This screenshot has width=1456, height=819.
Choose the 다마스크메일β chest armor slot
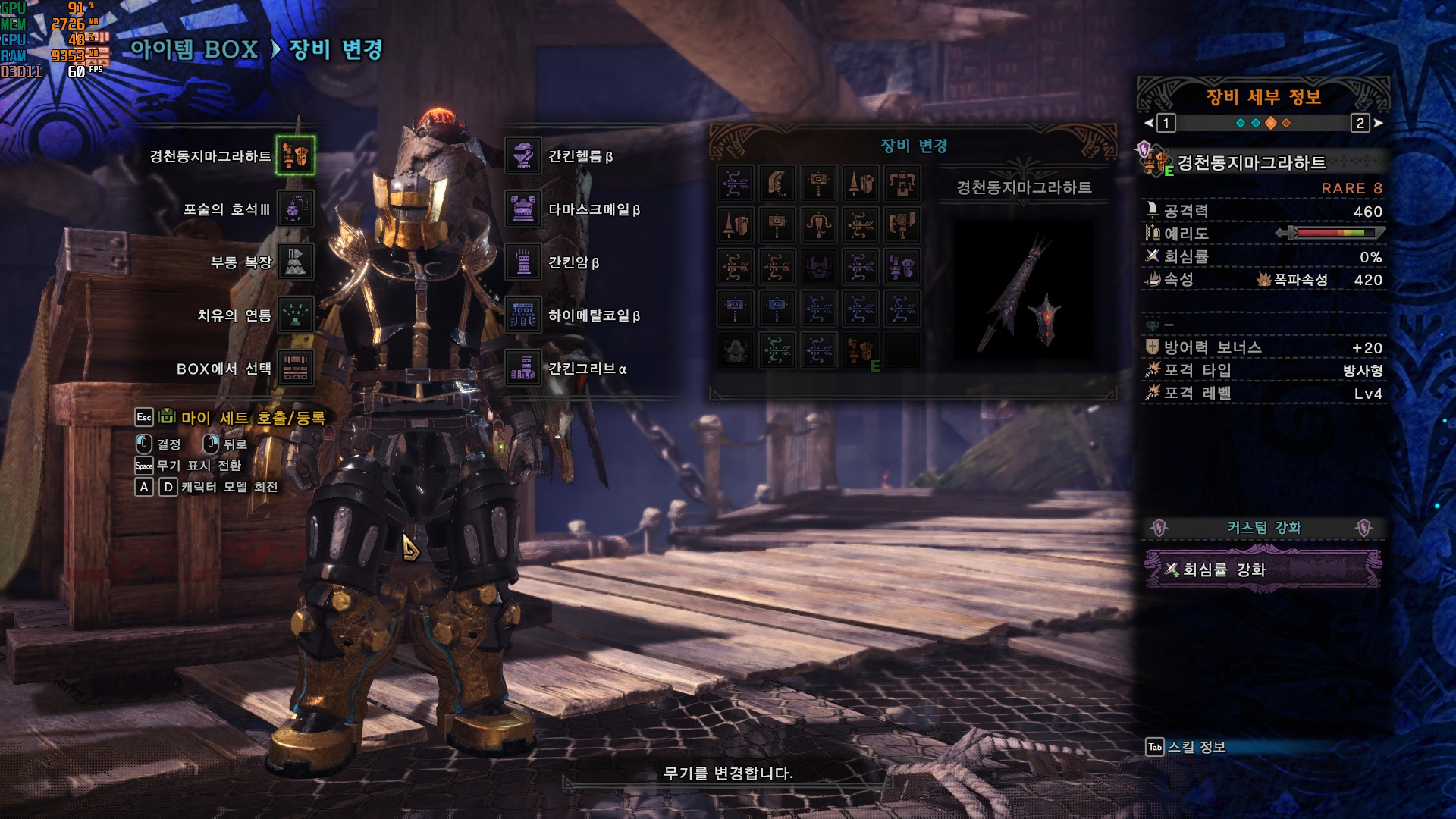(x=523, y=209)
